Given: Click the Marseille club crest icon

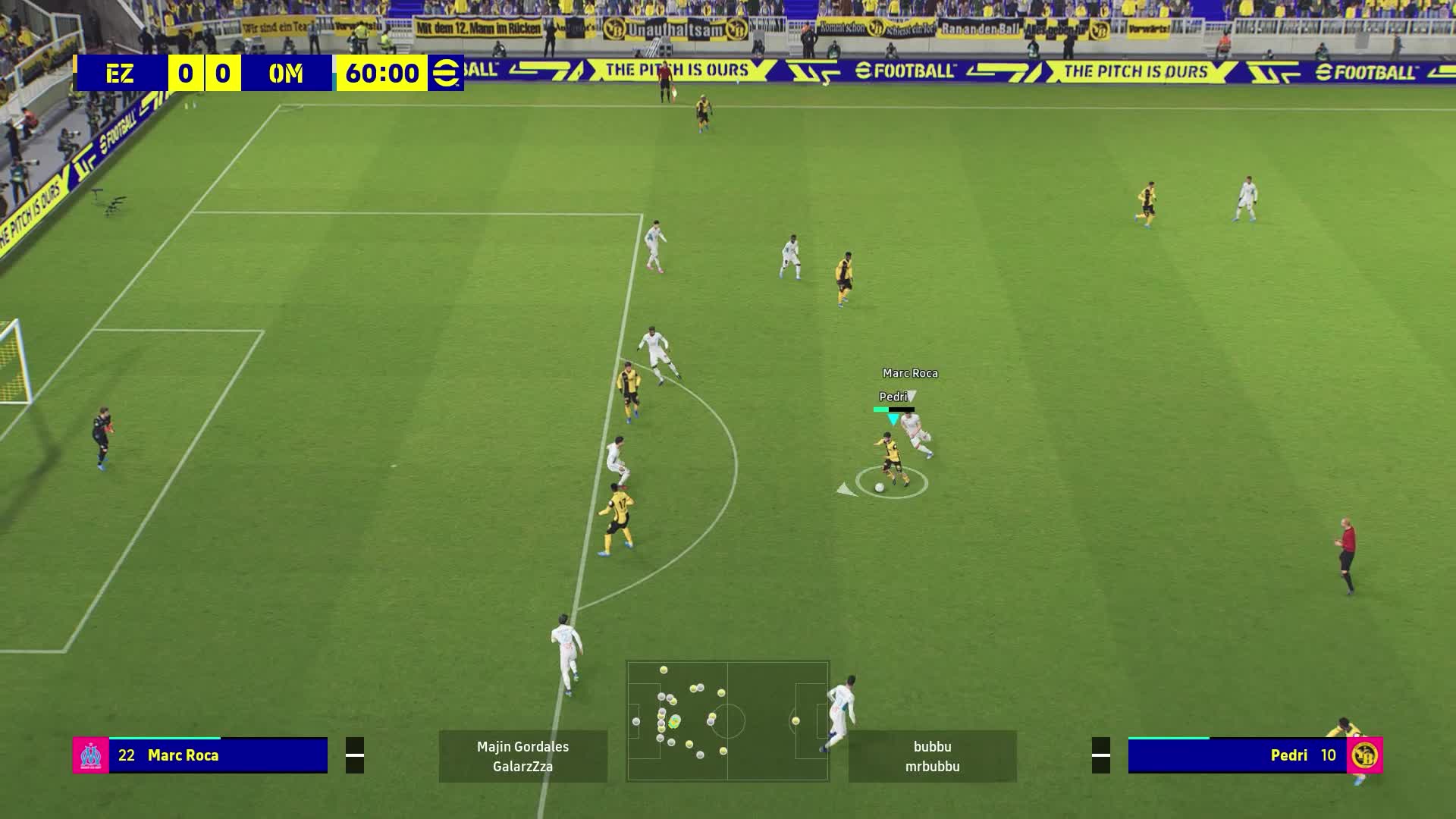Looking at the screenshot, I should coord(91,755).
